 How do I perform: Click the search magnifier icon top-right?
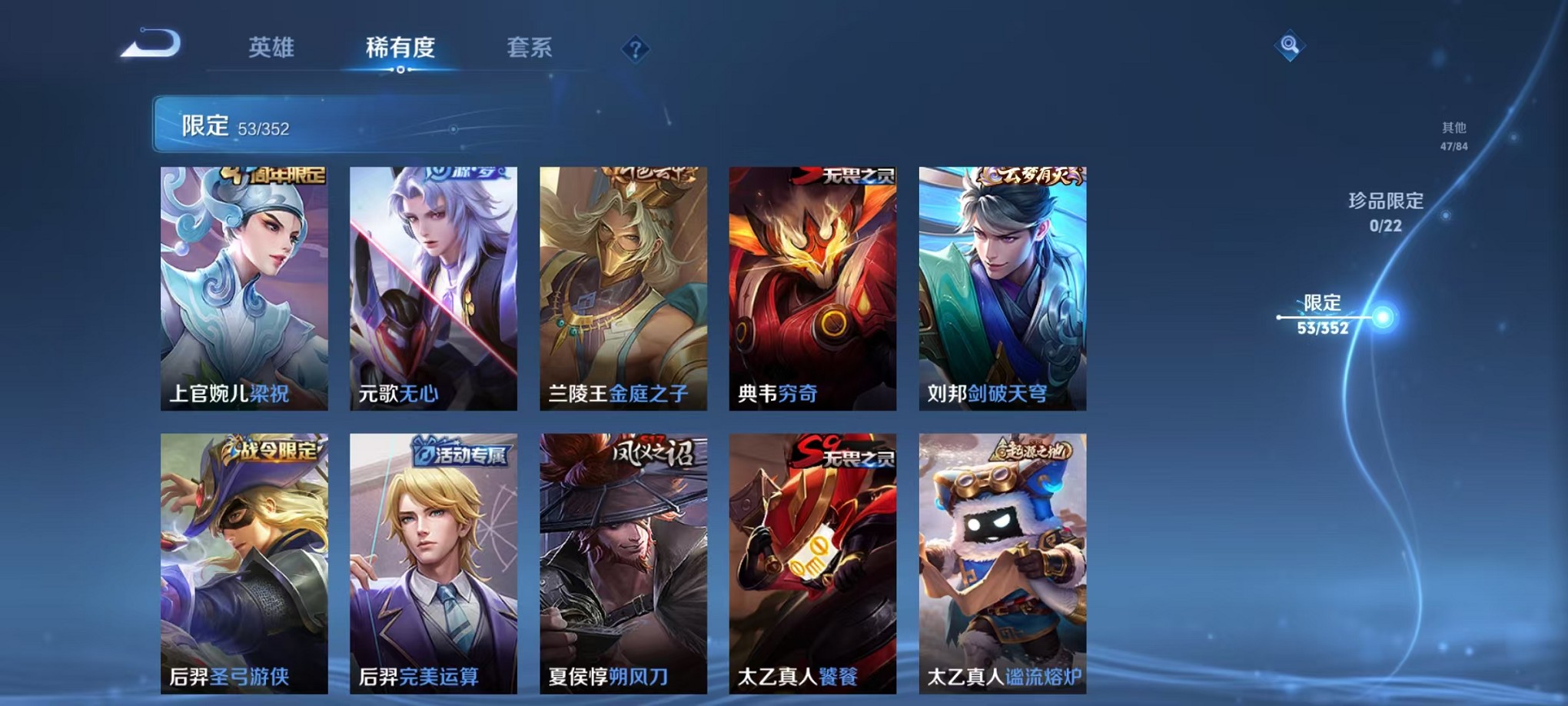1291,45
